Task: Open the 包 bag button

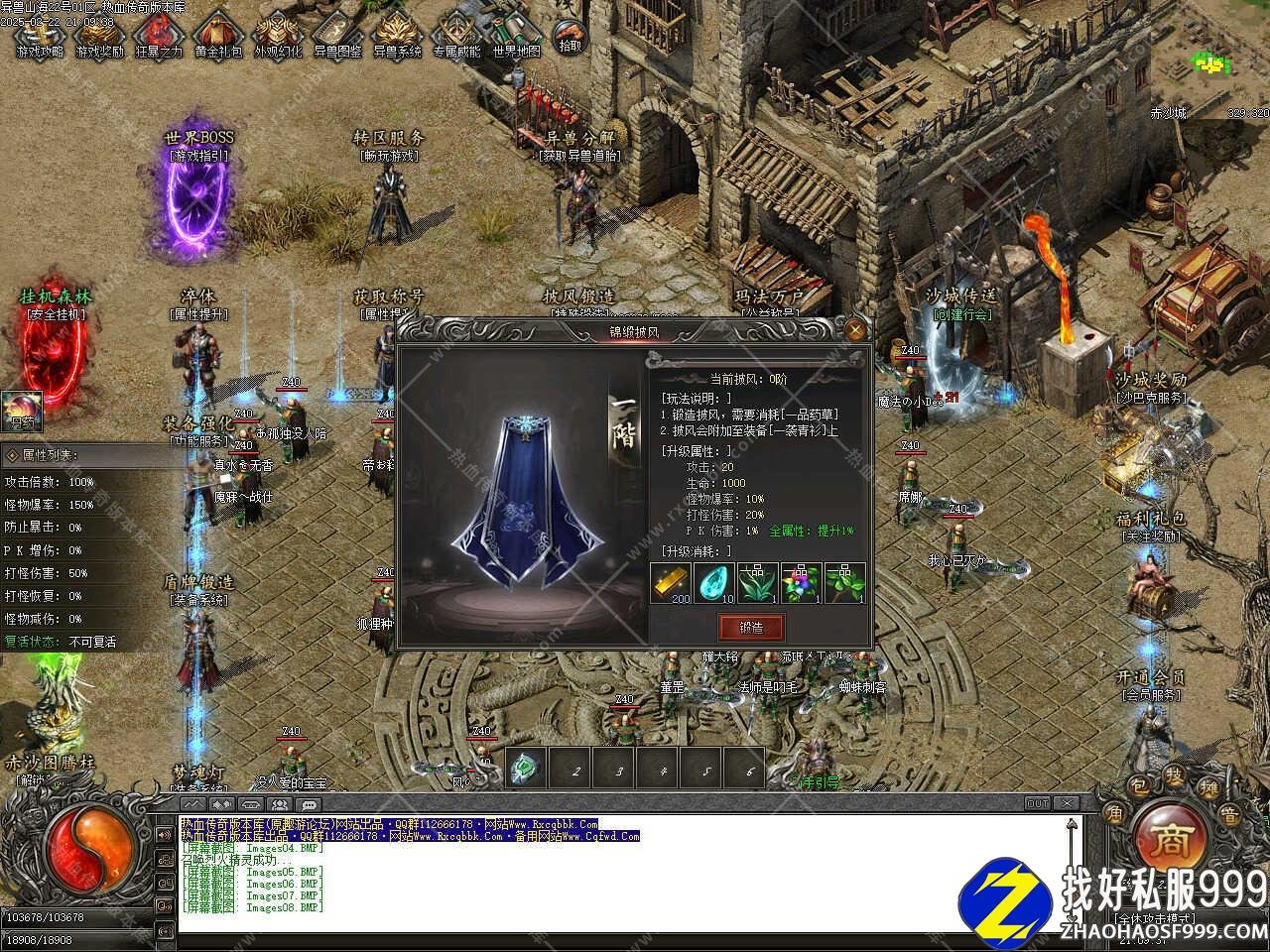Action: point(1141,787)
